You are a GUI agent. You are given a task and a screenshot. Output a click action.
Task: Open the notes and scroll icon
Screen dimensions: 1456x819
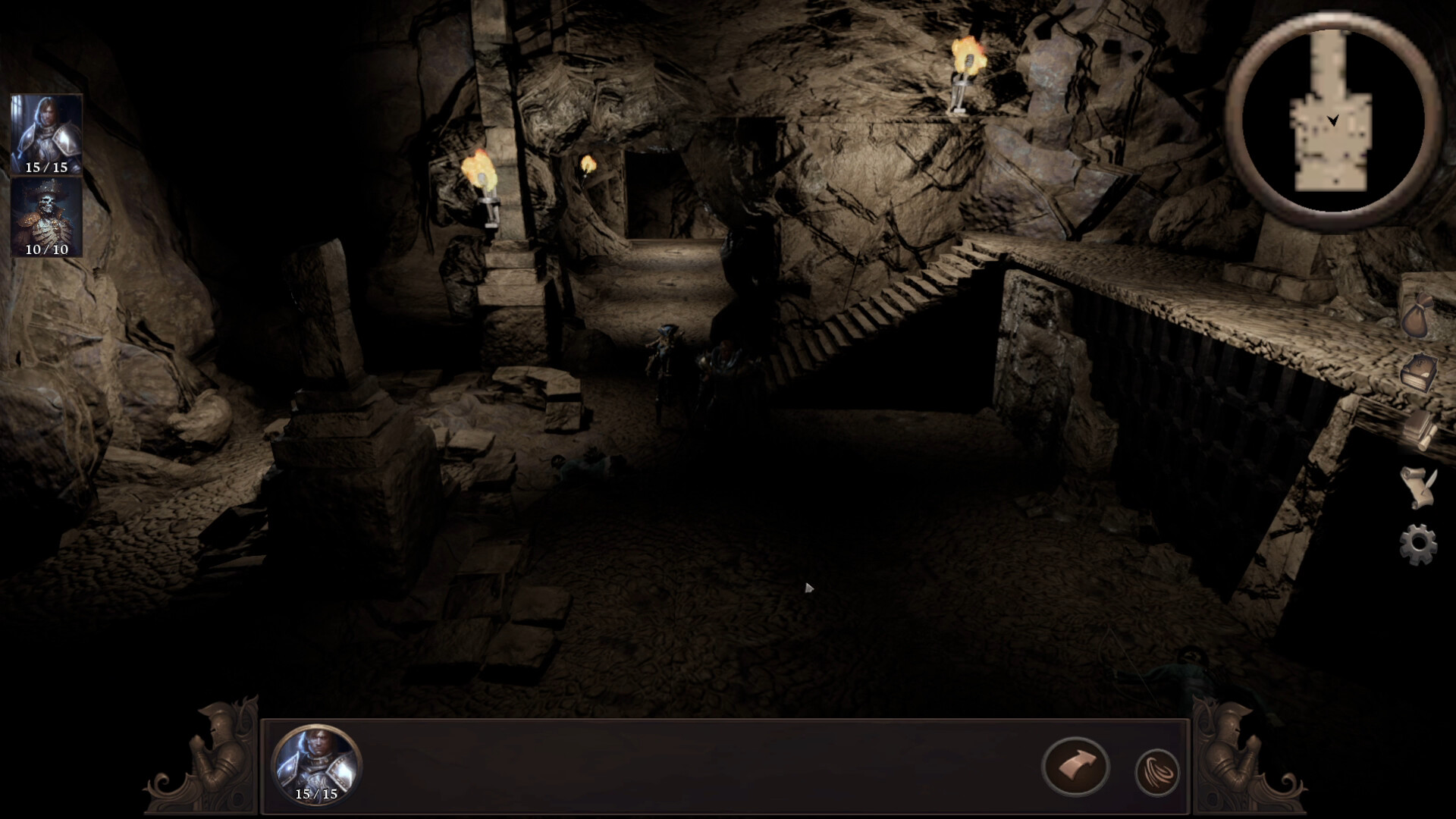[1420, 428]
